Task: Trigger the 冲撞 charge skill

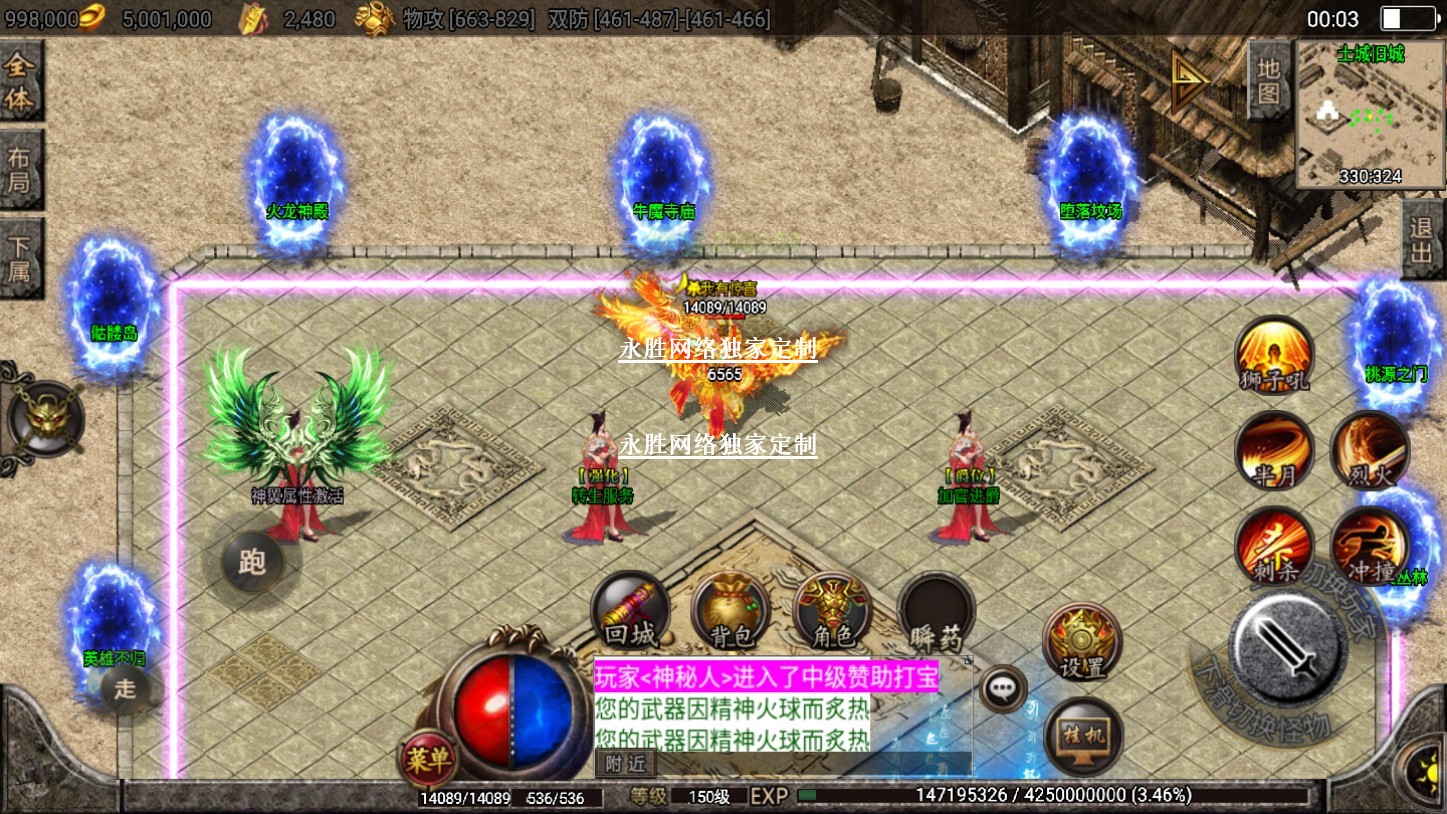Action: (1369, 546)
